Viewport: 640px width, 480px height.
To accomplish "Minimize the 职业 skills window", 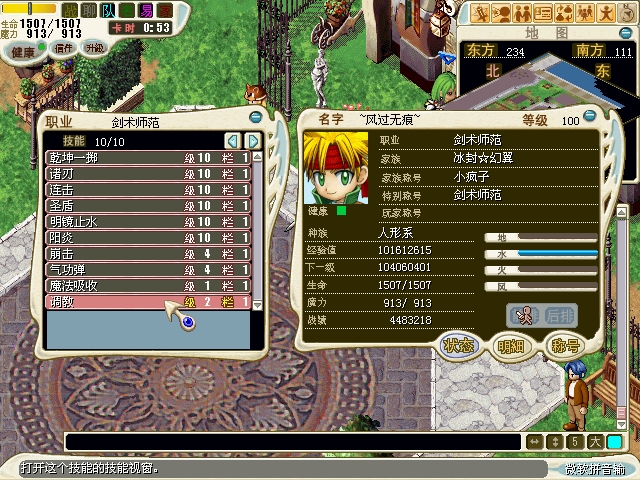I will (255, 116).
